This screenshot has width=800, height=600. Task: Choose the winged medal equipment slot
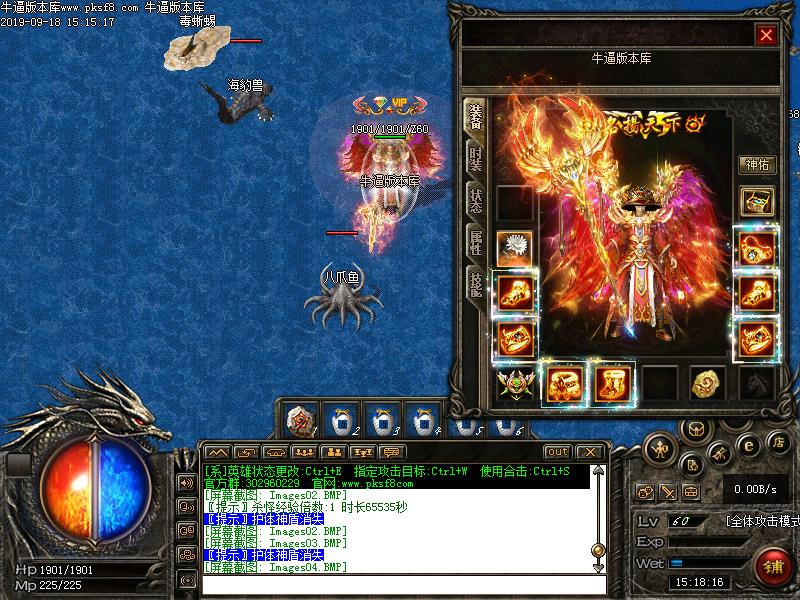pos(515,384)
